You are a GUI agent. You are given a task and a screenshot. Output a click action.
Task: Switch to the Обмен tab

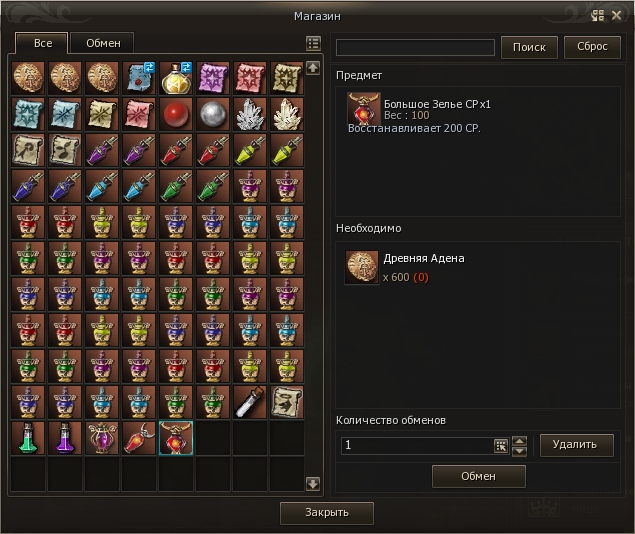click(x=103, y=43)
